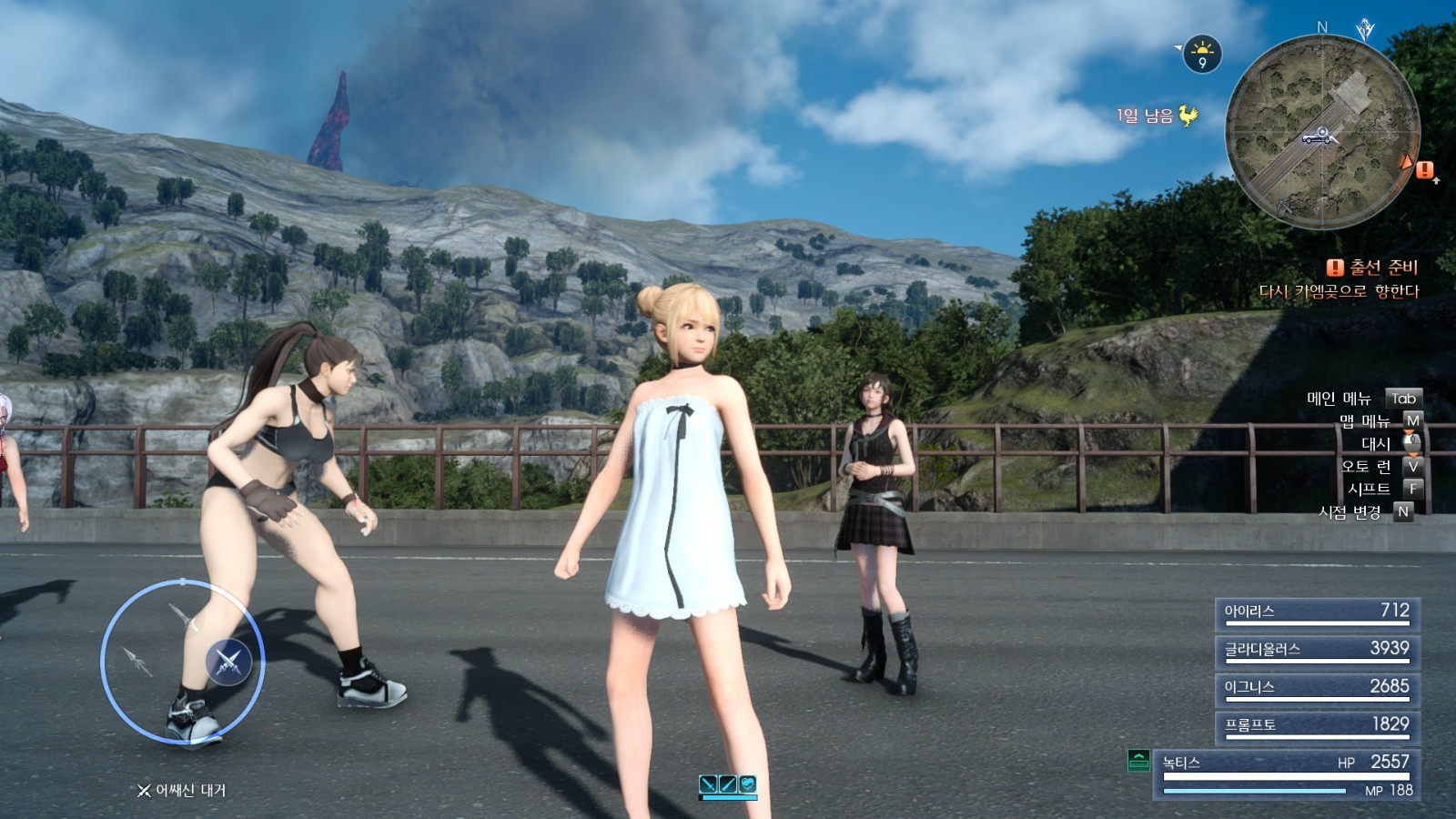Choose the sword on the weapon wheel
1456x819 pixels.
tap(184, 618)
